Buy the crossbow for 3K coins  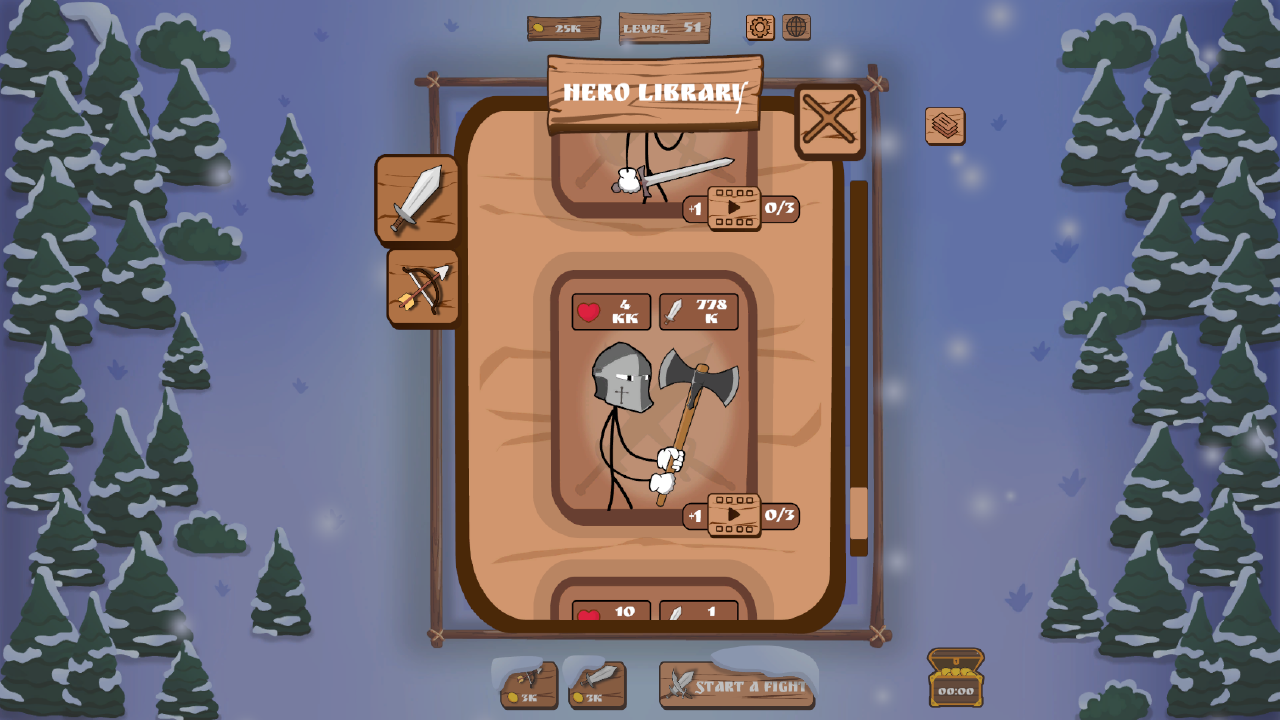tap(528, 686)
